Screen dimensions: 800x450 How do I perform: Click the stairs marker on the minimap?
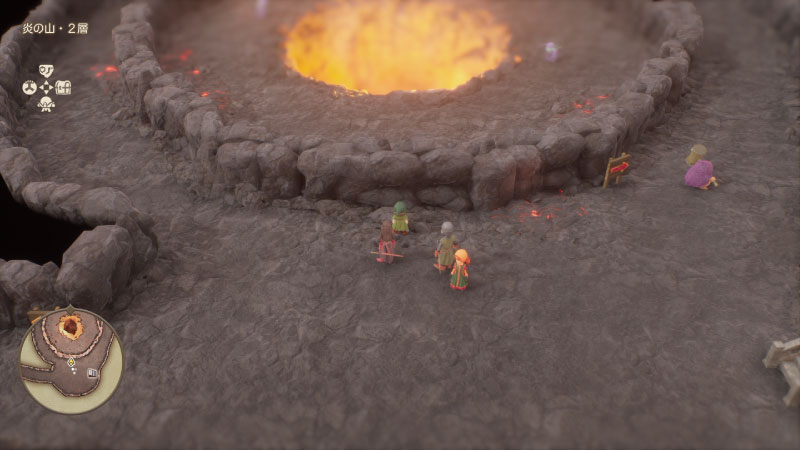coord(92,373)
